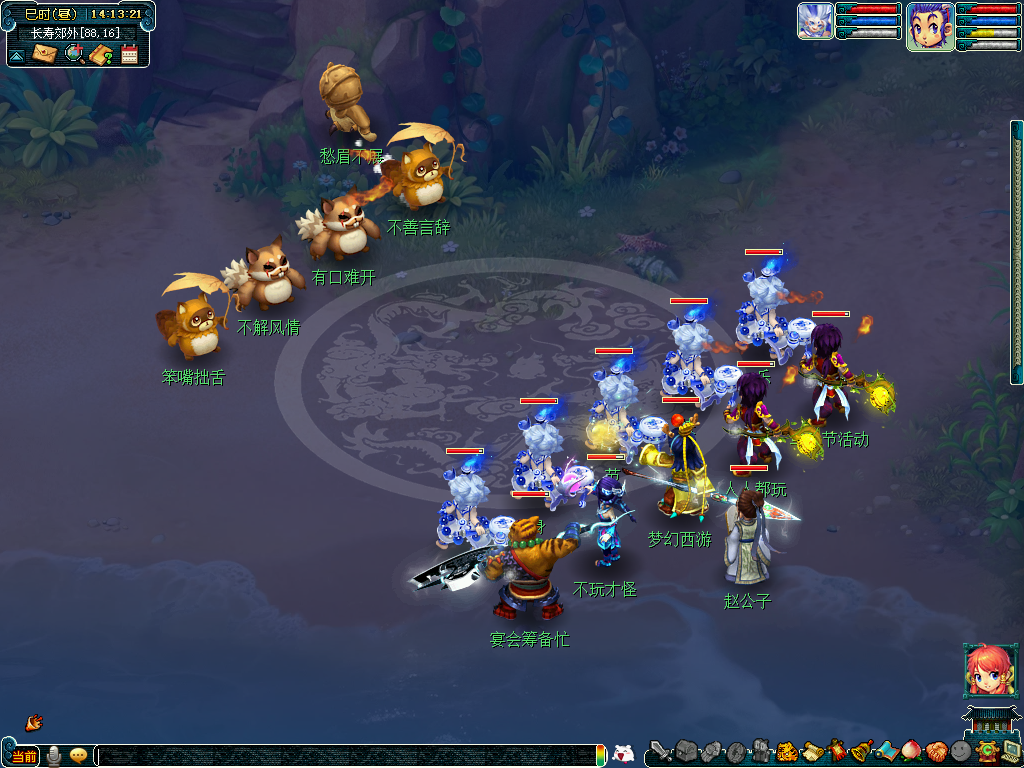1024x768 pixels.
Task: Click the peach toolbar icon
Action: [x=911, y=751]
